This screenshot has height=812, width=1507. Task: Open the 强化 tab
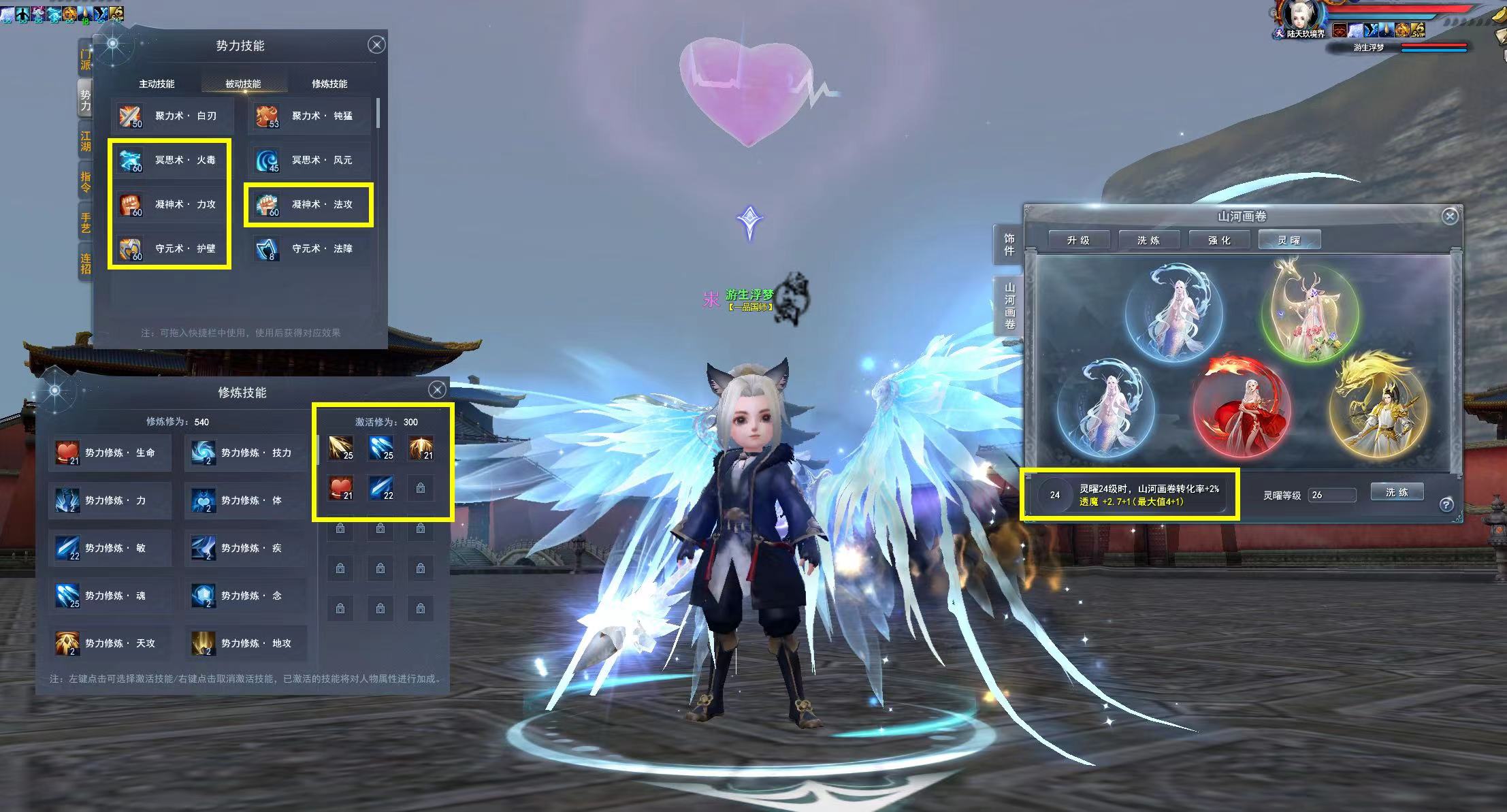(1219, 240)
